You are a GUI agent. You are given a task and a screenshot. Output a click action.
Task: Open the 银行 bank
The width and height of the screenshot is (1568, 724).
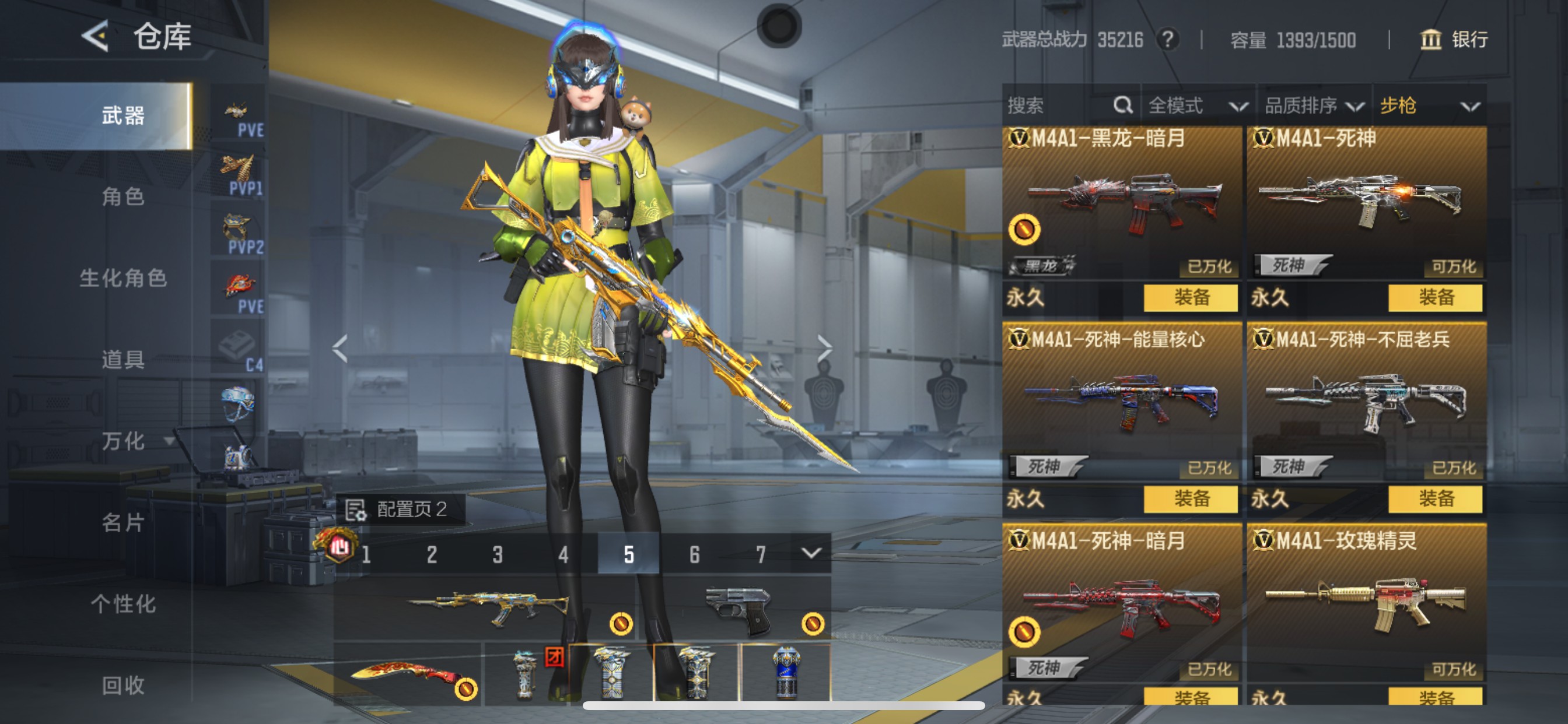click(1454, 40)
